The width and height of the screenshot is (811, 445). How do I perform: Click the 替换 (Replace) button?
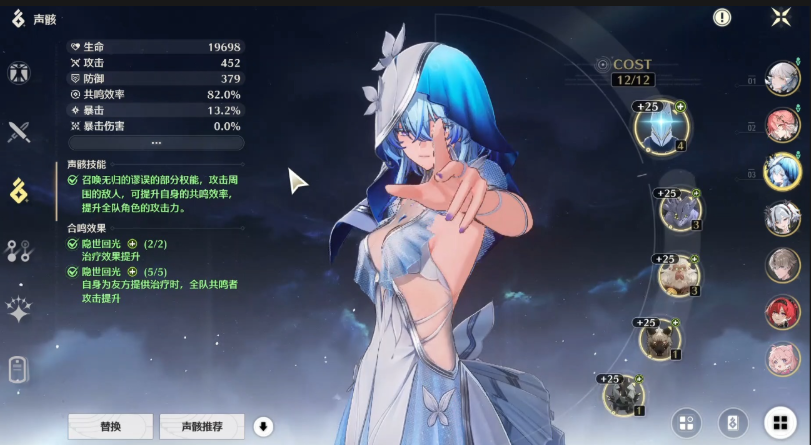point(110,426)
